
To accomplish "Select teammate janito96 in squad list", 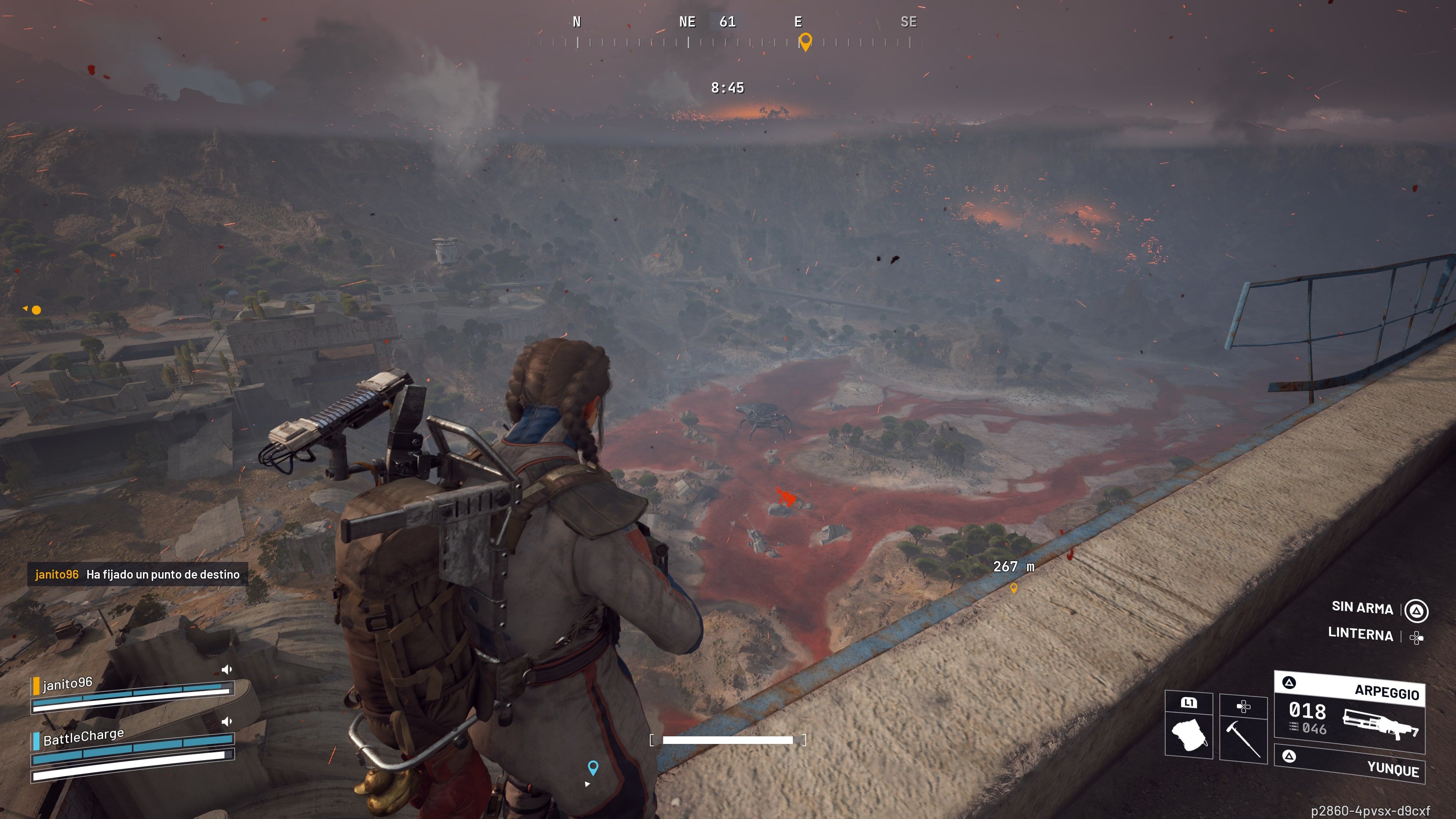I will 68,684.
